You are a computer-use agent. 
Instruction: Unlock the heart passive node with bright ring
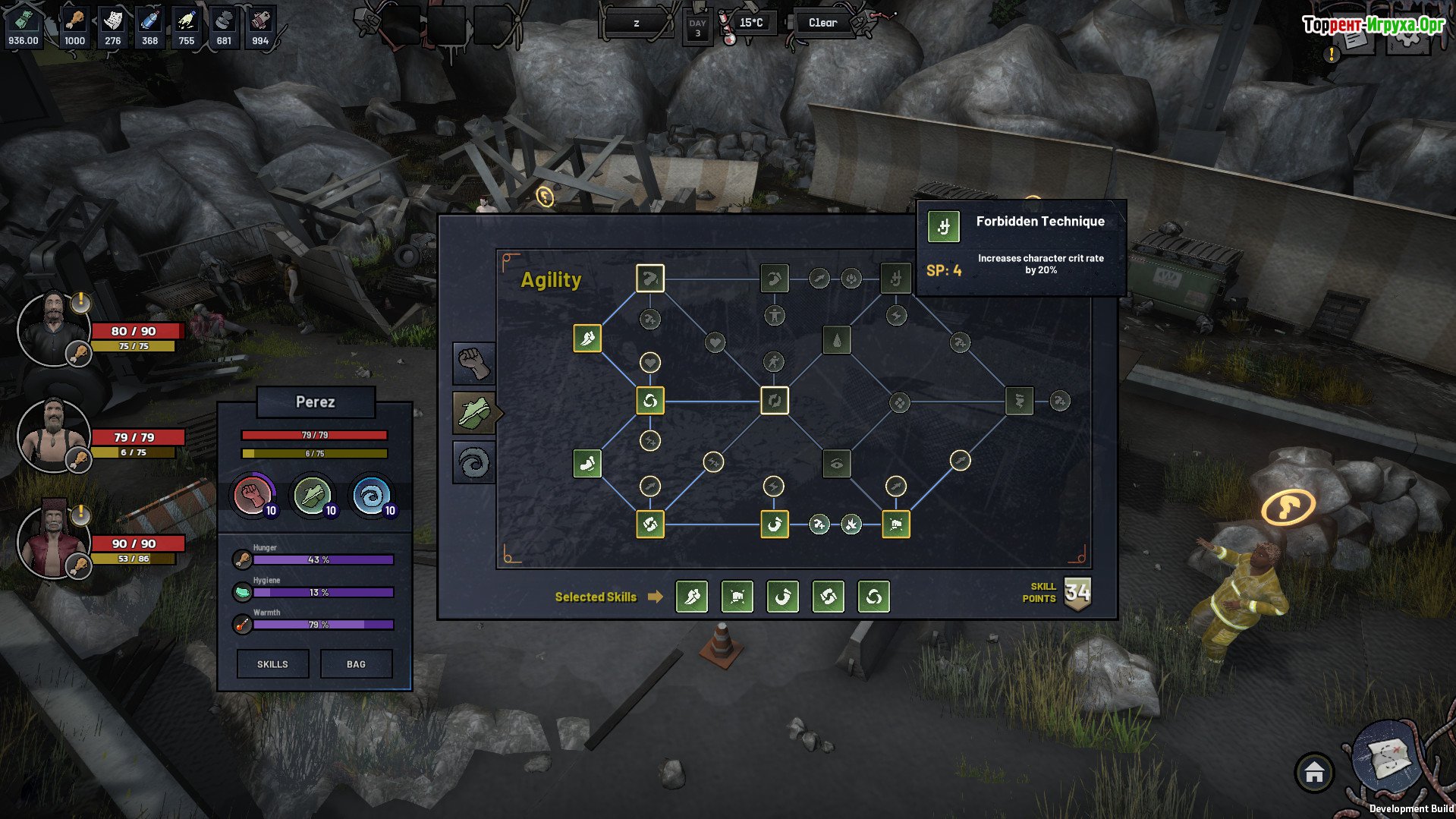tap(649, 363)
